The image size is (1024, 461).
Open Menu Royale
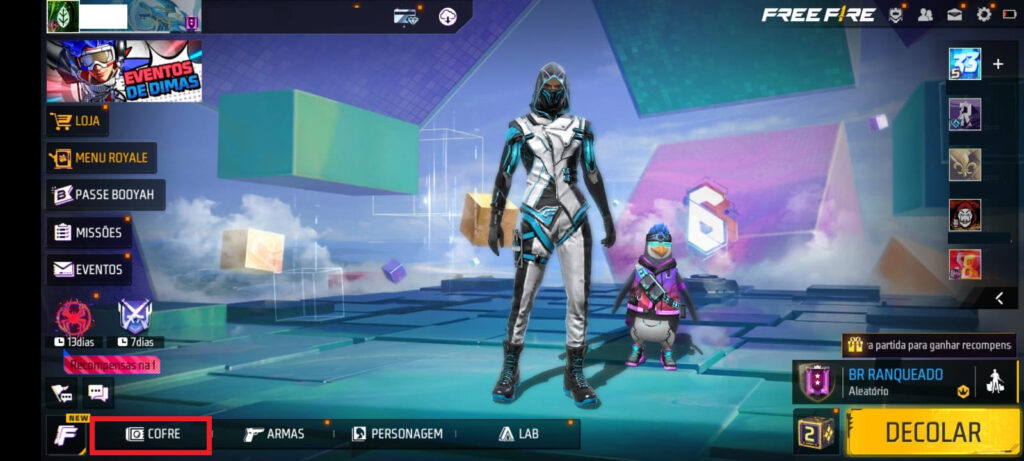click(x=100, y=157)
